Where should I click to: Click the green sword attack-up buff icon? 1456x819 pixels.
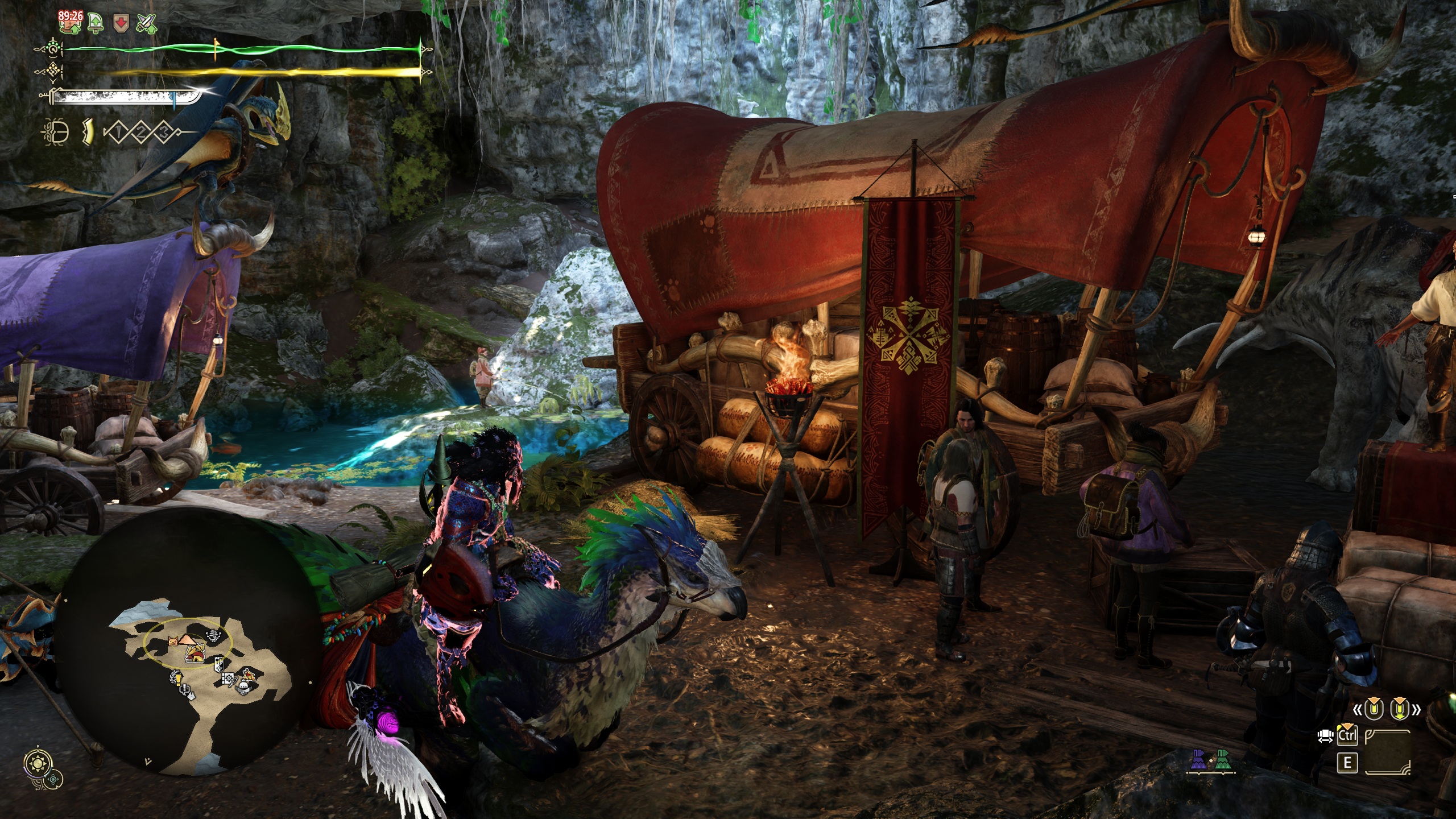pyautogui.click(x=96, y=23)
